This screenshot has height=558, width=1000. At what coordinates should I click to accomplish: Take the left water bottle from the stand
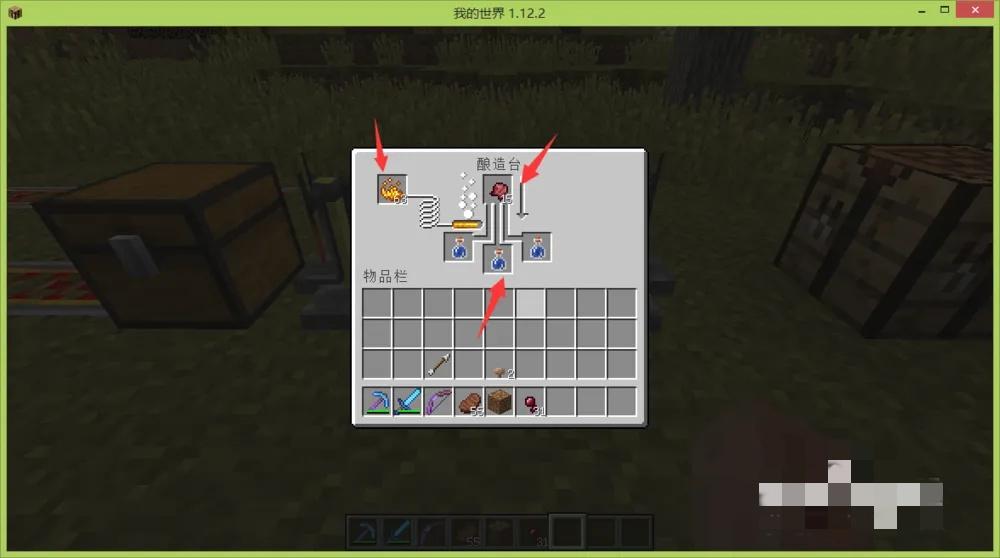[459, 247]
